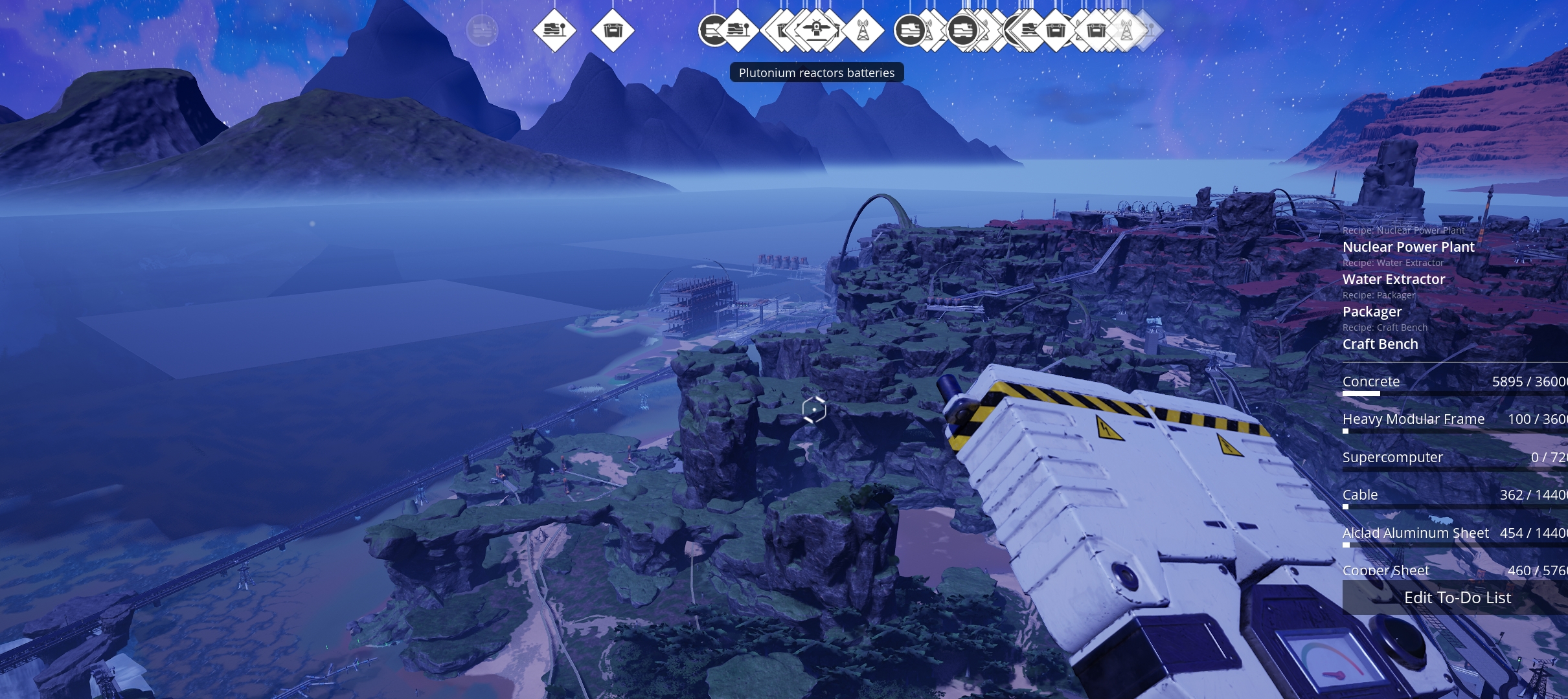Select the Nuclear Power Plant recipe entry

point(1408,247)
